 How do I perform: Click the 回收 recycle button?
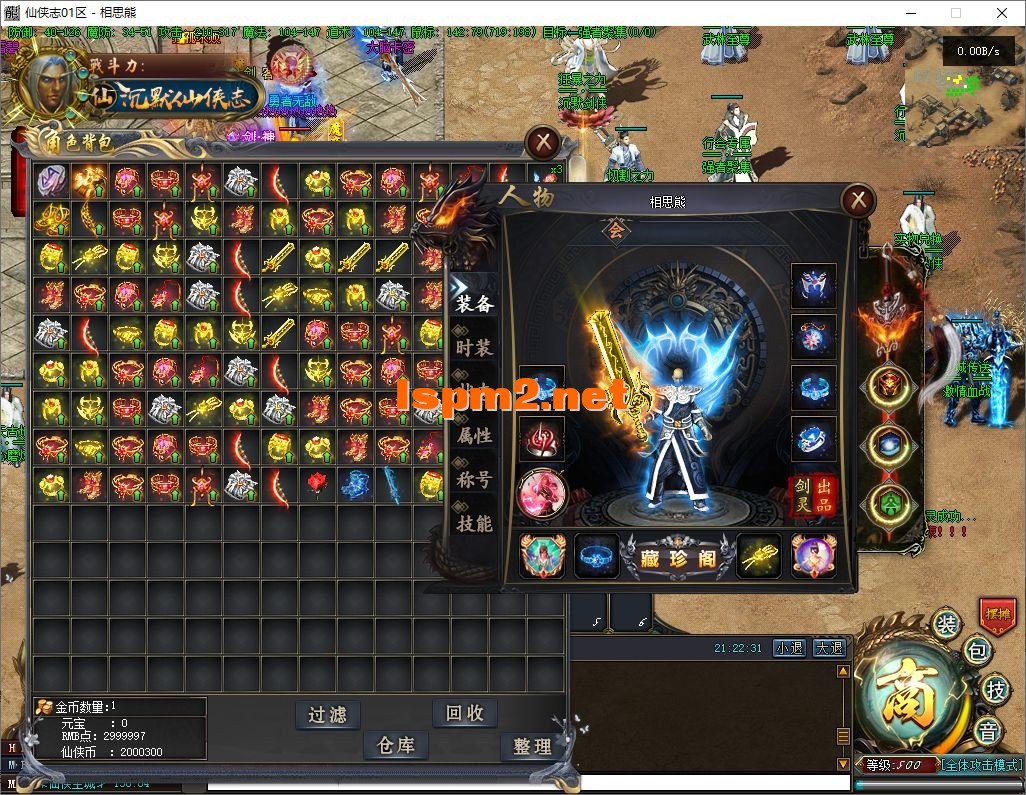465,713
